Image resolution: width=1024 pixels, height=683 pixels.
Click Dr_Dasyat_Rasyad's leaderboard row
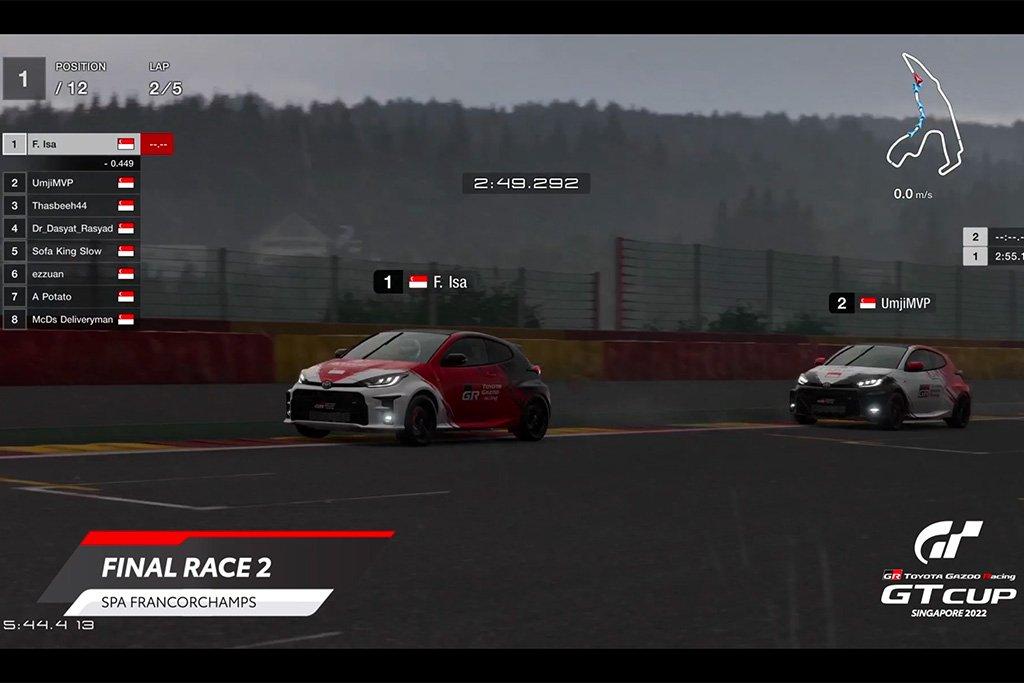[x=72, y=229]
